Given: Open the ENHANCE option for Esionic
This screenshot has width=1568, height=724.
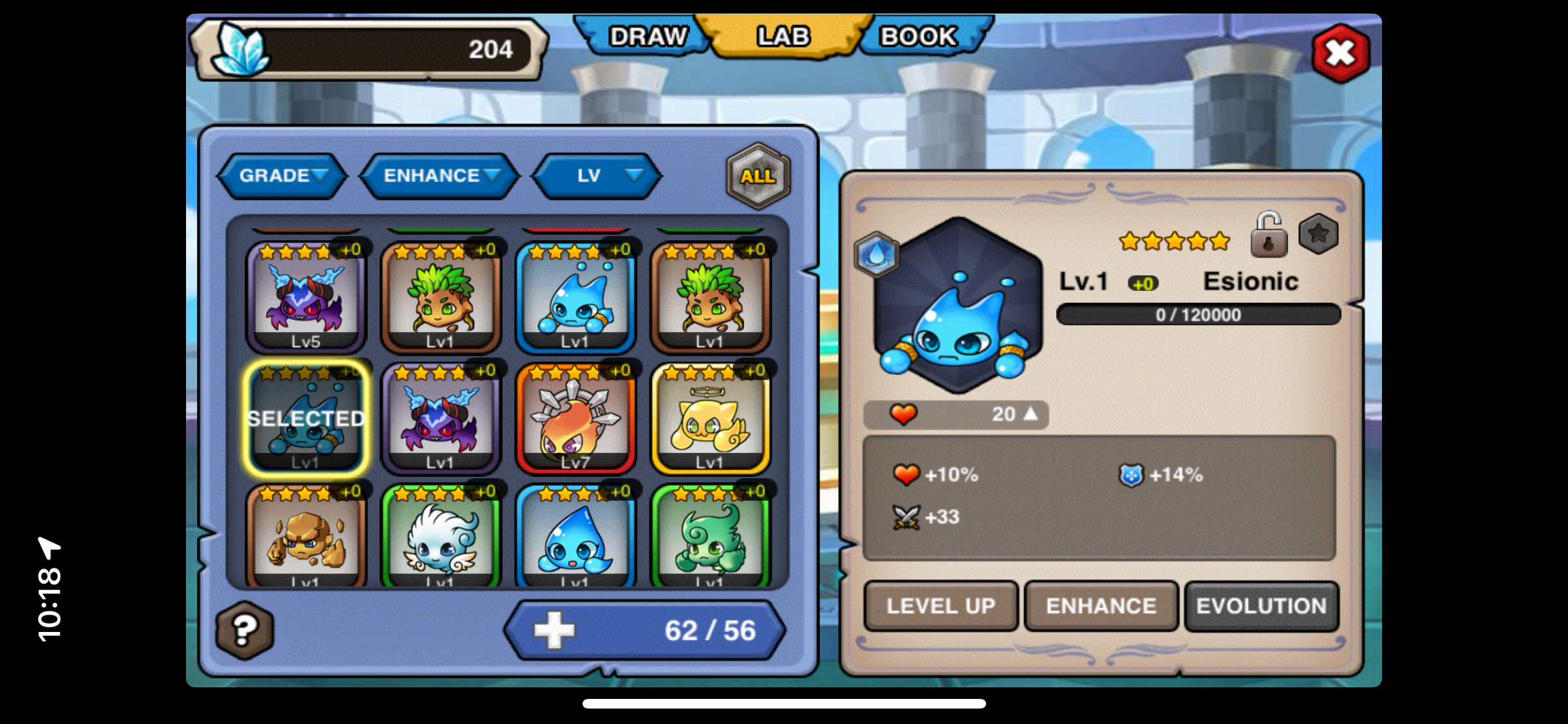Looking at the screenshot, I should click(1101, 606).
